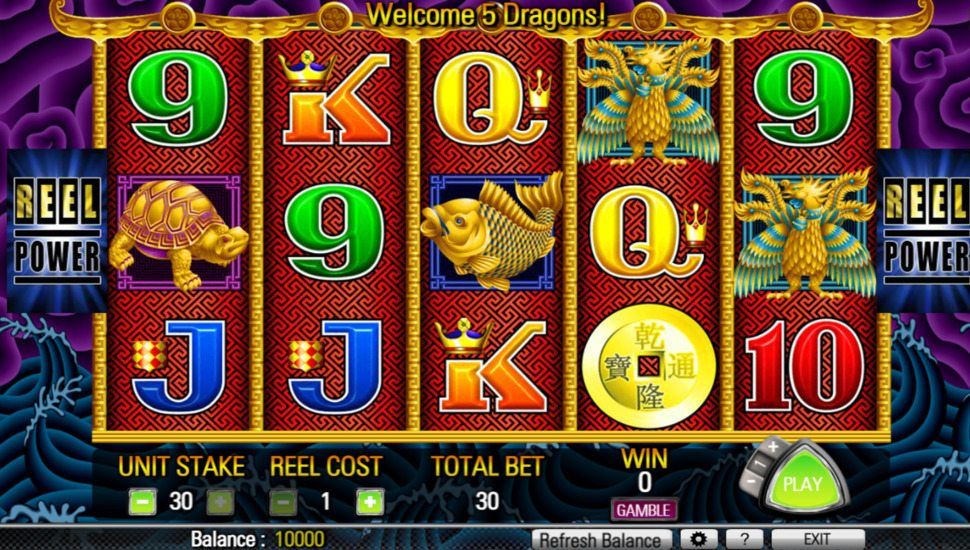970x550 pixels.
Task: Click the Refresh Balance button
Action: pos(600,540)
